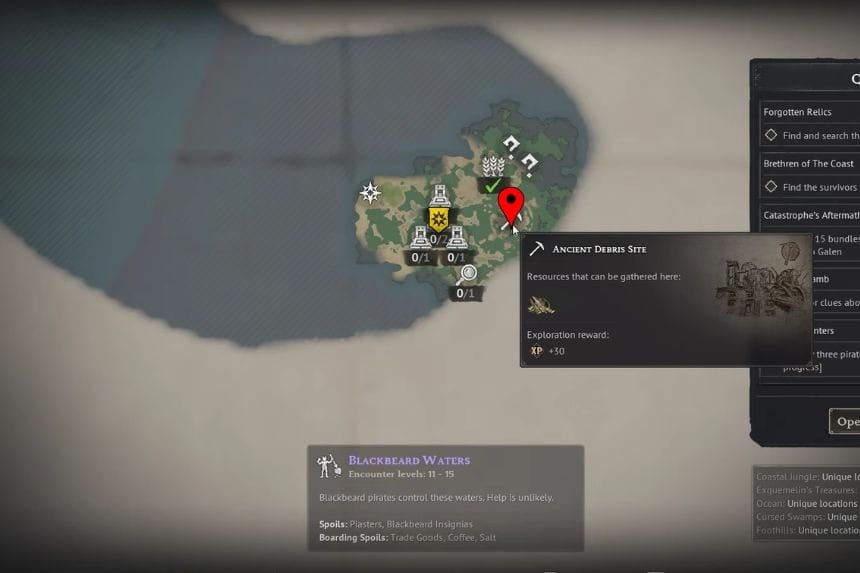
Task: Select the wheat farm marker with green checkmark
Action: pos(493,166)
